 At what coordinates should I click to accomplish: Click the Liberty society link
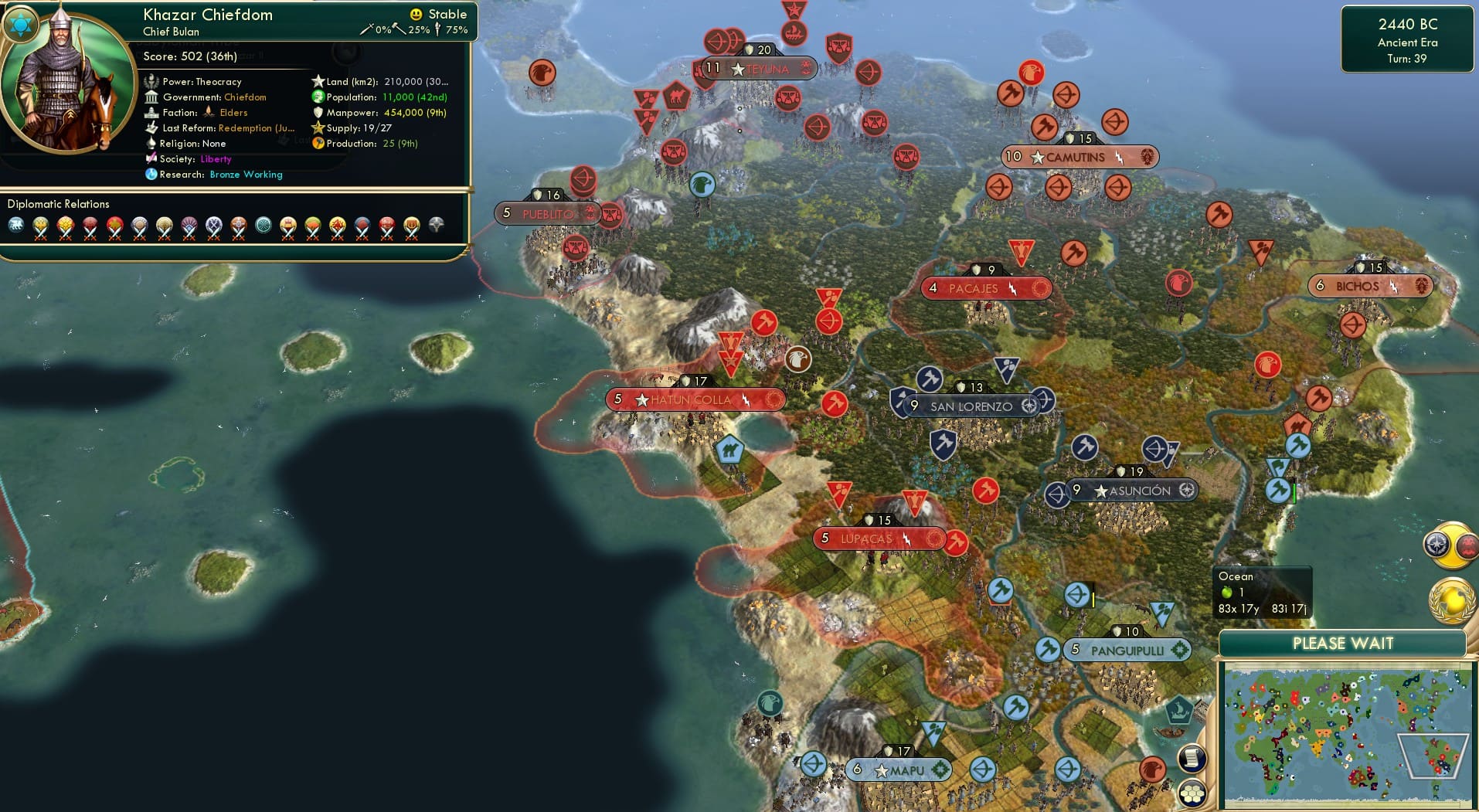click(216, 159)
